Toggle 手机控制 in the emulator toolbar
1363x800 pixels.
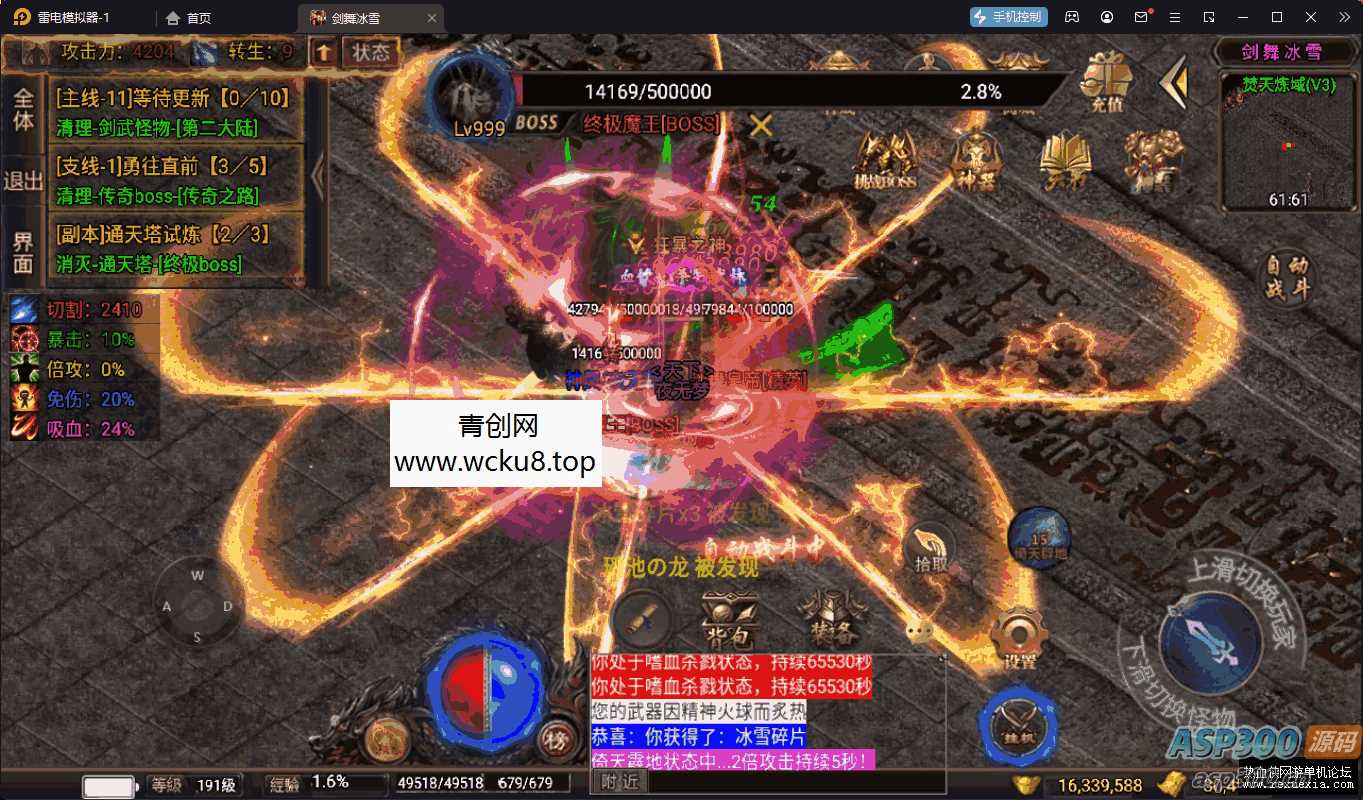1007,16
